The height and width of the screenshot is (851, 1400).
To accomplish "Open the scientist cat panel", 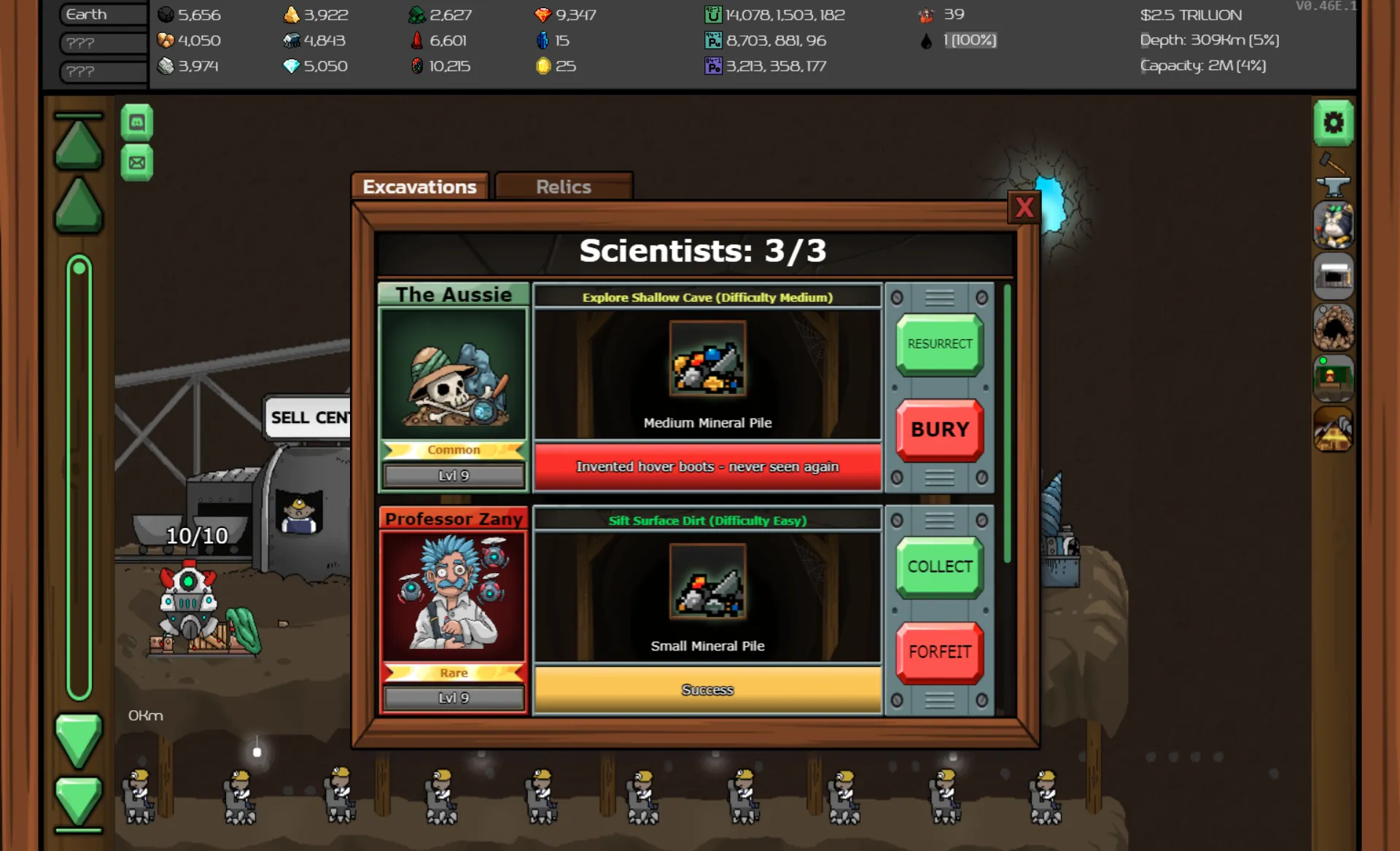I will click(x=1334, y=225).
